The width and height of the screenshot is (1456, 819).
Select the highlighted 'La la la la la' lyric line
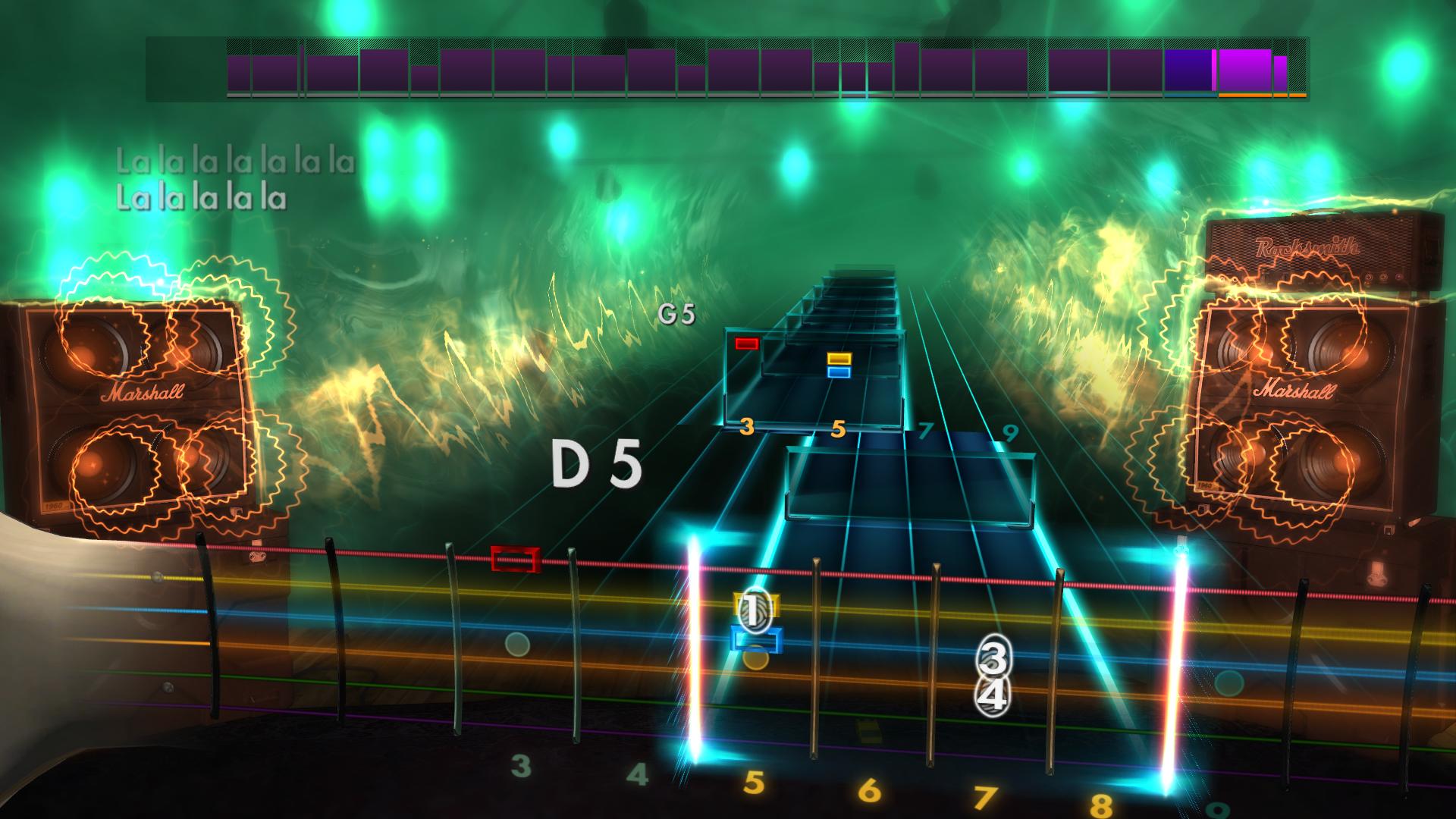point(203,199)
